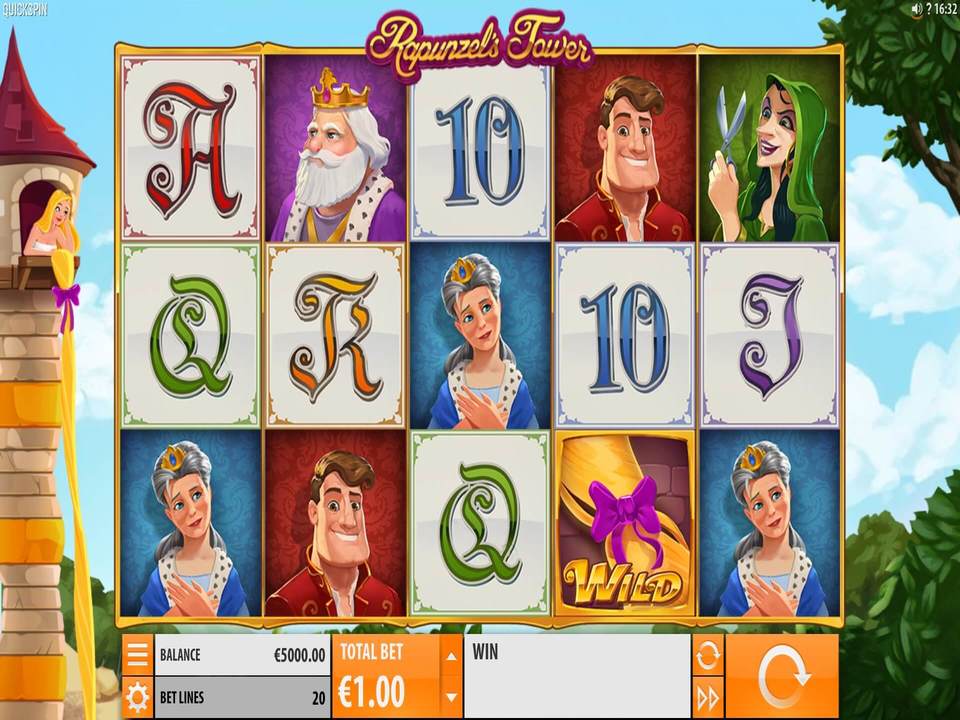Open the hamburger menu
Image resolution: width=960 pixels, height=720 pixels.
[x=137, y=654]
